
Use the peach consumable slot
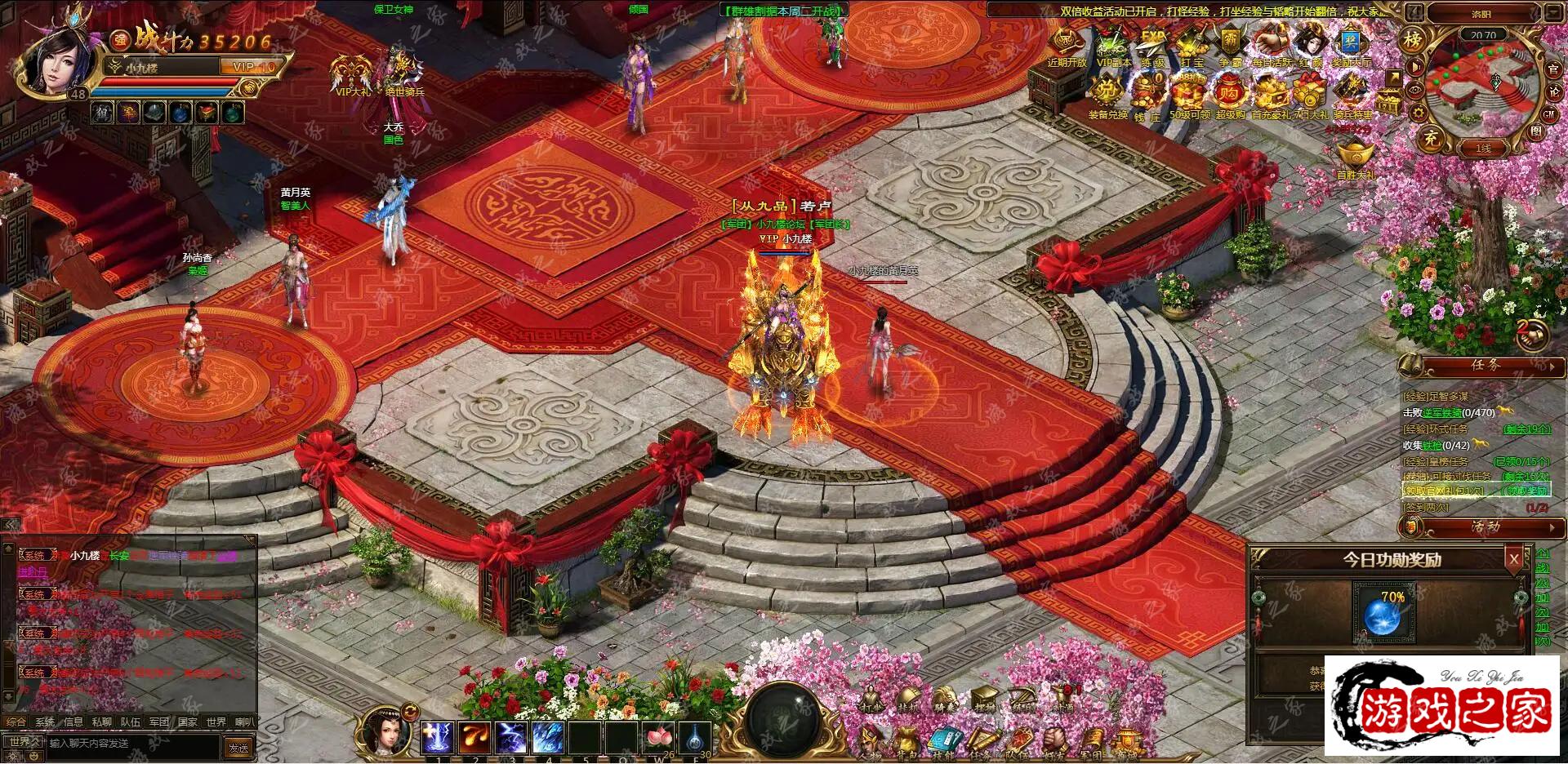[659, 737]
